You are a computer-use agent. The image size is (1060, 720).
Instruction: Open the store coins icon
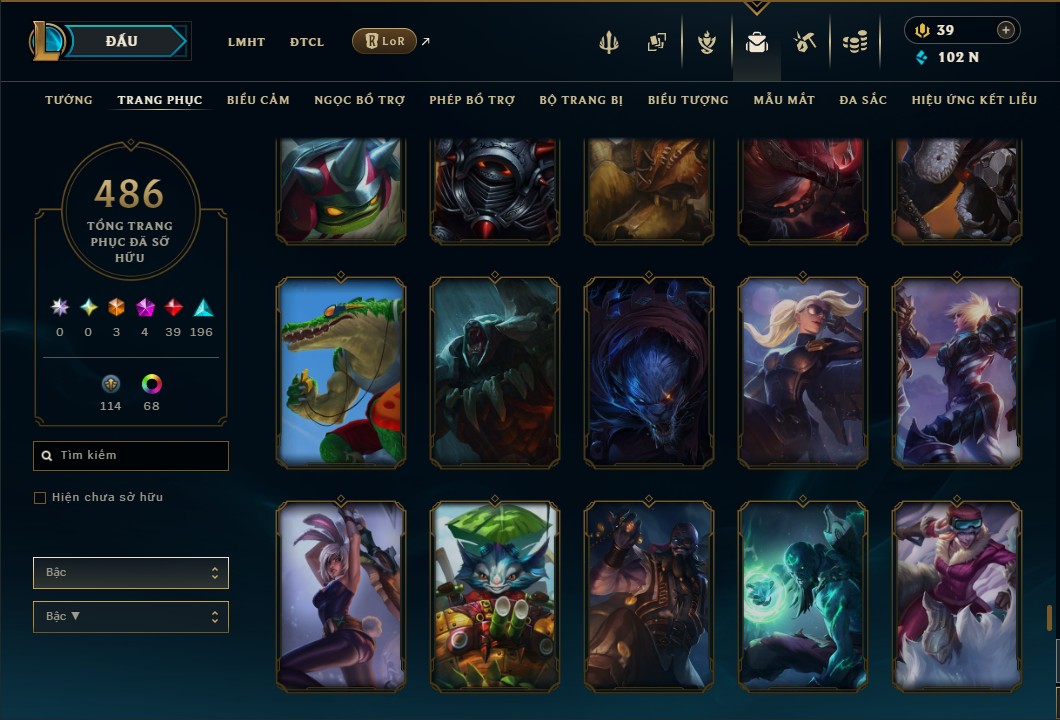pos(854,42)
